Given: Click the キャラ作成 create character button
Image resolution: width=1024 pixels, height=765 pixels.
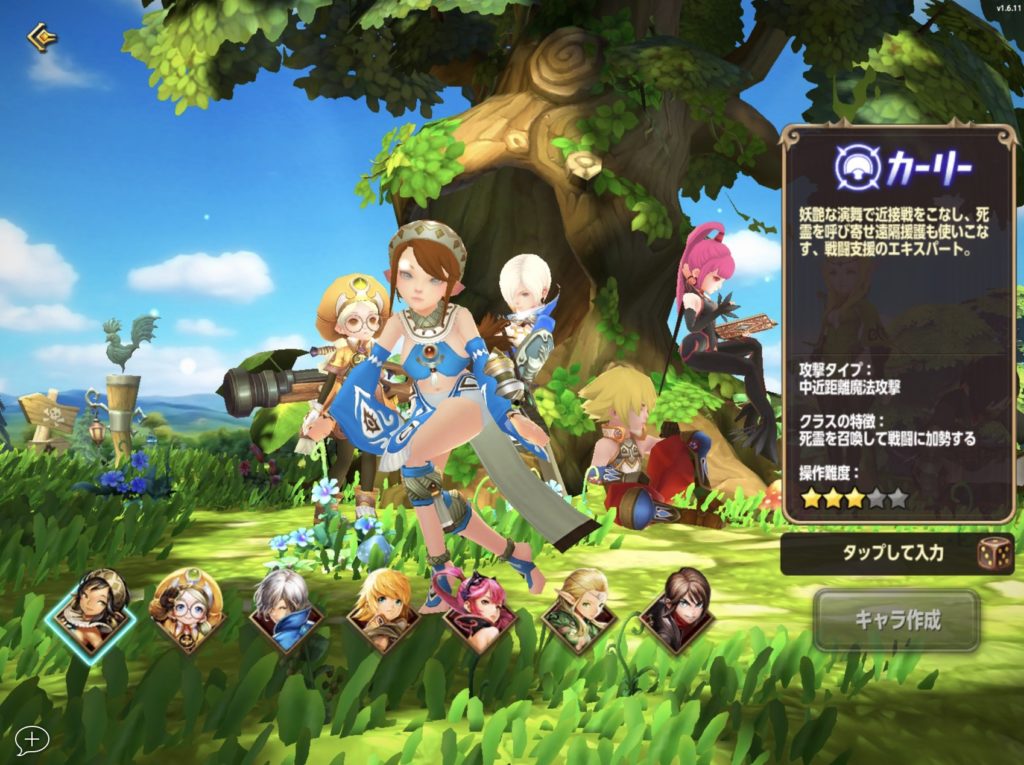Looking at the screenshot, I should point(896,620).
